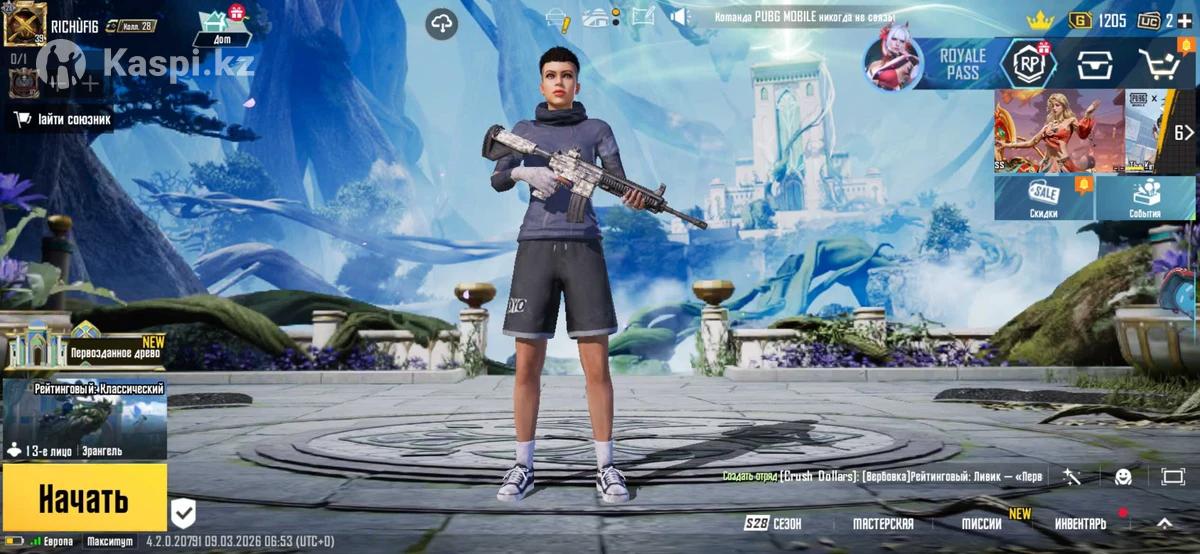Open the Инвентарь inventory
The height and width of the screenshot is (554, 1200).
[1080, 524]
